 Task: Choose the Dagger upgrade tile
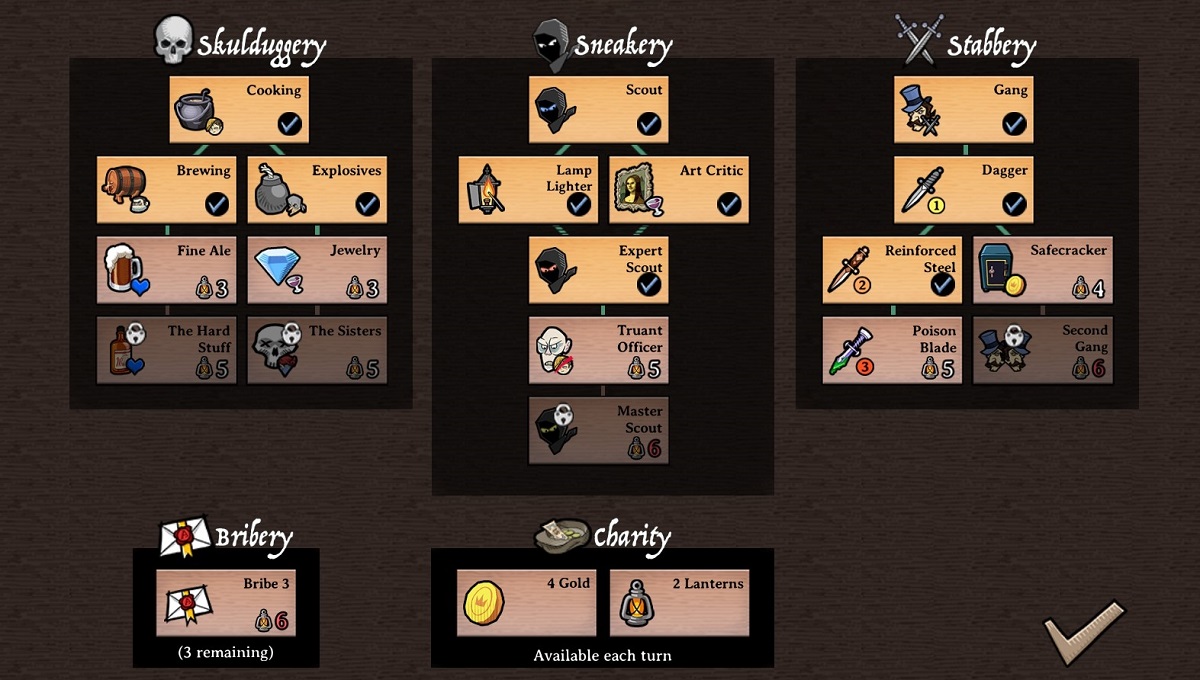tap(963, 189)
